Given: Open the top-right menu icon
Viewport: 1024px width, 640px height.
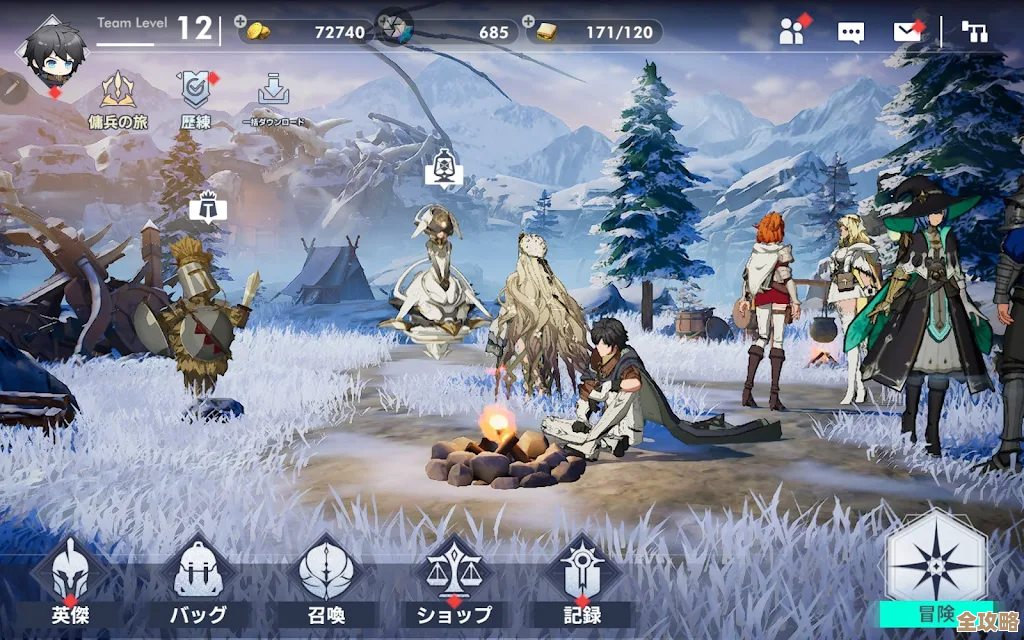Looking at the screenshot, I should [974, 31].
